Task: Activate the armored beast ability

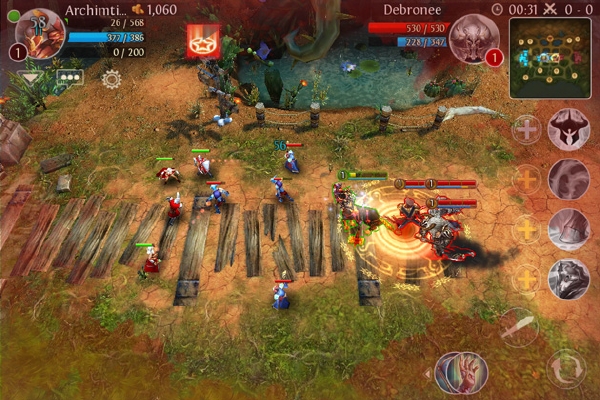Action: pos(568,278)
